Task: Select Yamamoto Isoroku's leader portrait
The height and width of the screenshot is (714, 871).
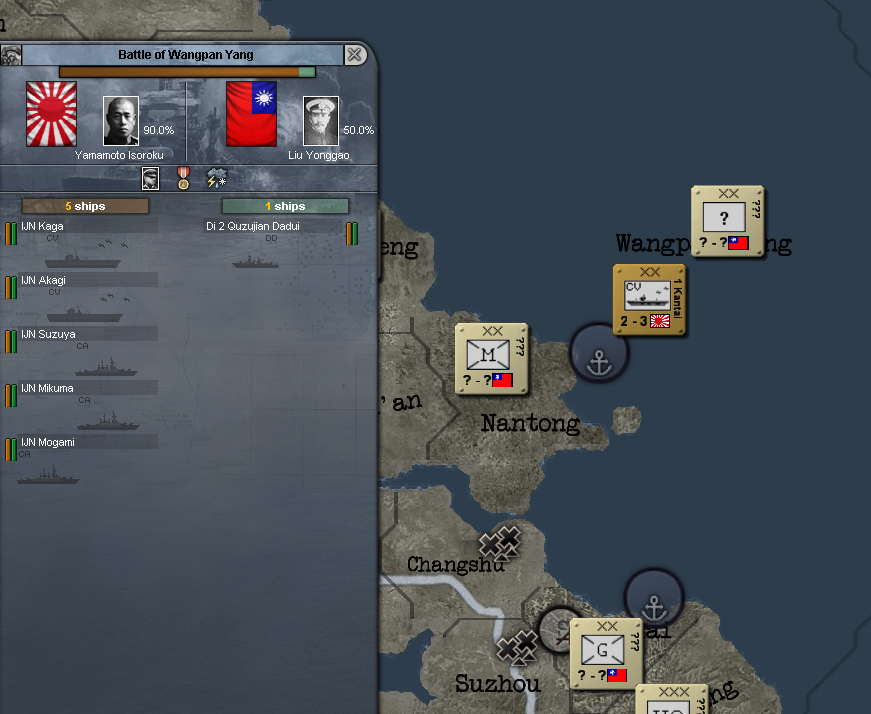Action: (x=121, y=121)
